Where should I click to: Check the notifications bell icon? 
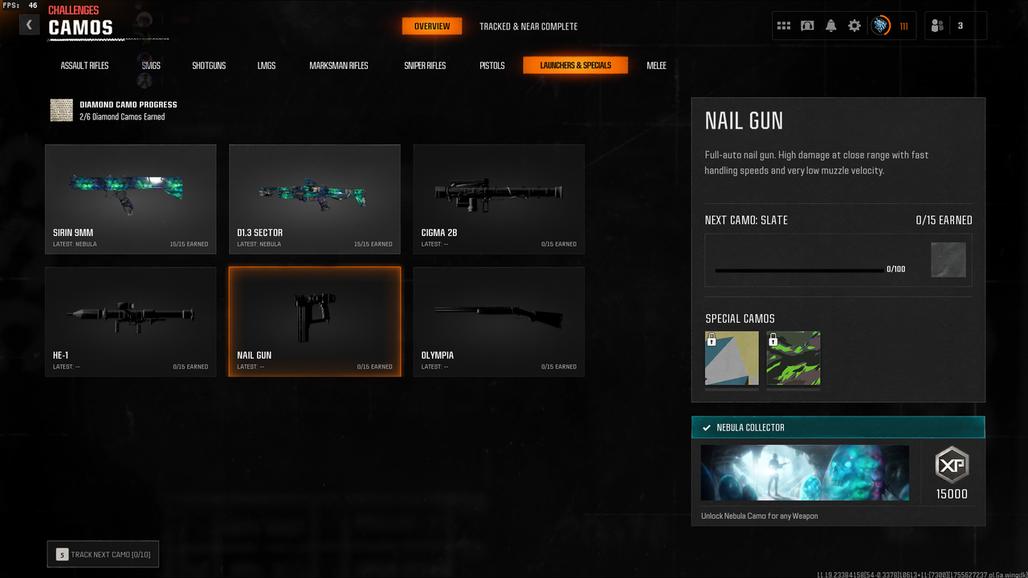coord(831,26)
